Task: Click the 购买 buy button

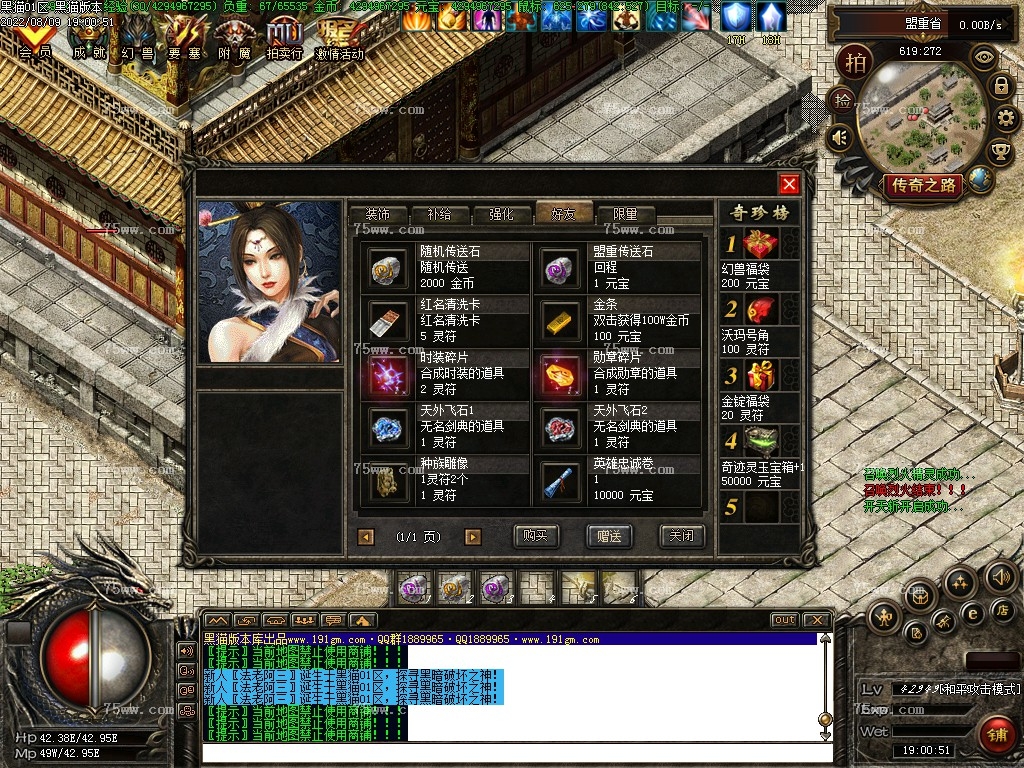Action: point(536,536)
